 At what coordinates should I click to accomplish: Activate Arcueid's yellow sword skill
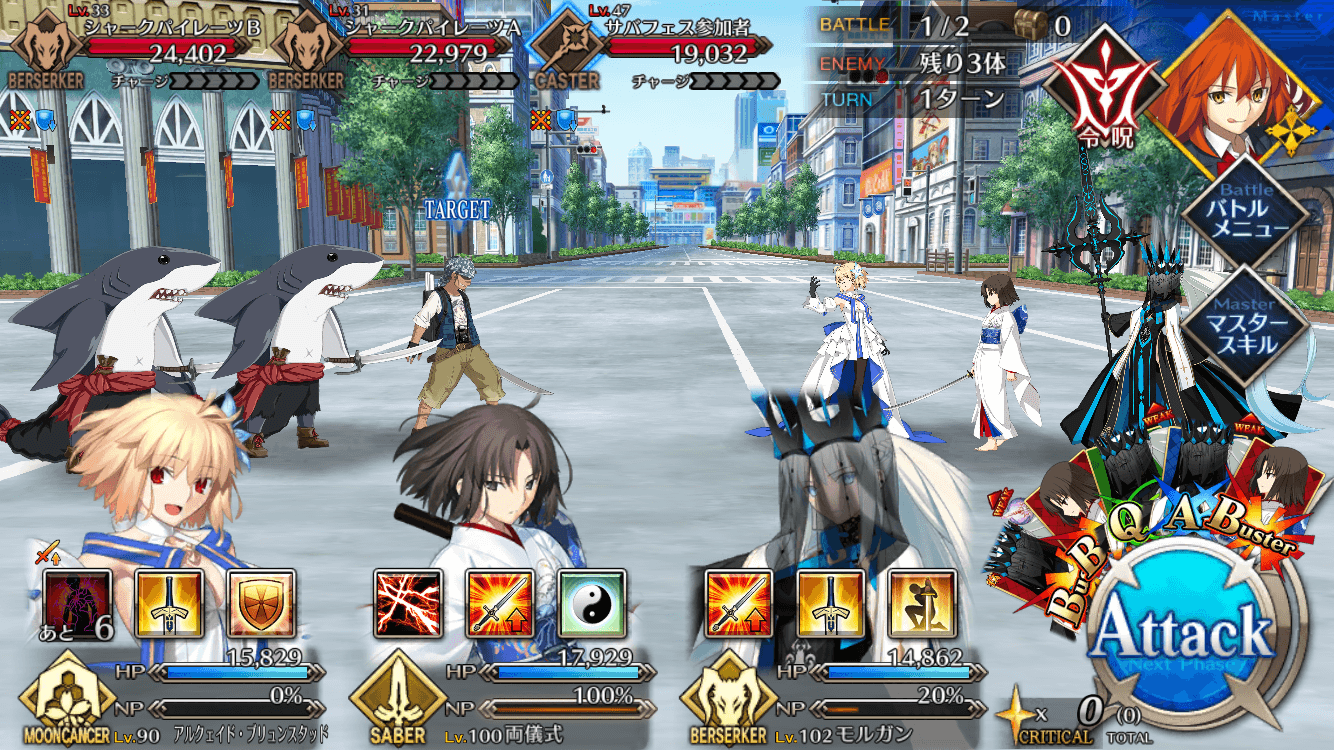pos(169,604)
